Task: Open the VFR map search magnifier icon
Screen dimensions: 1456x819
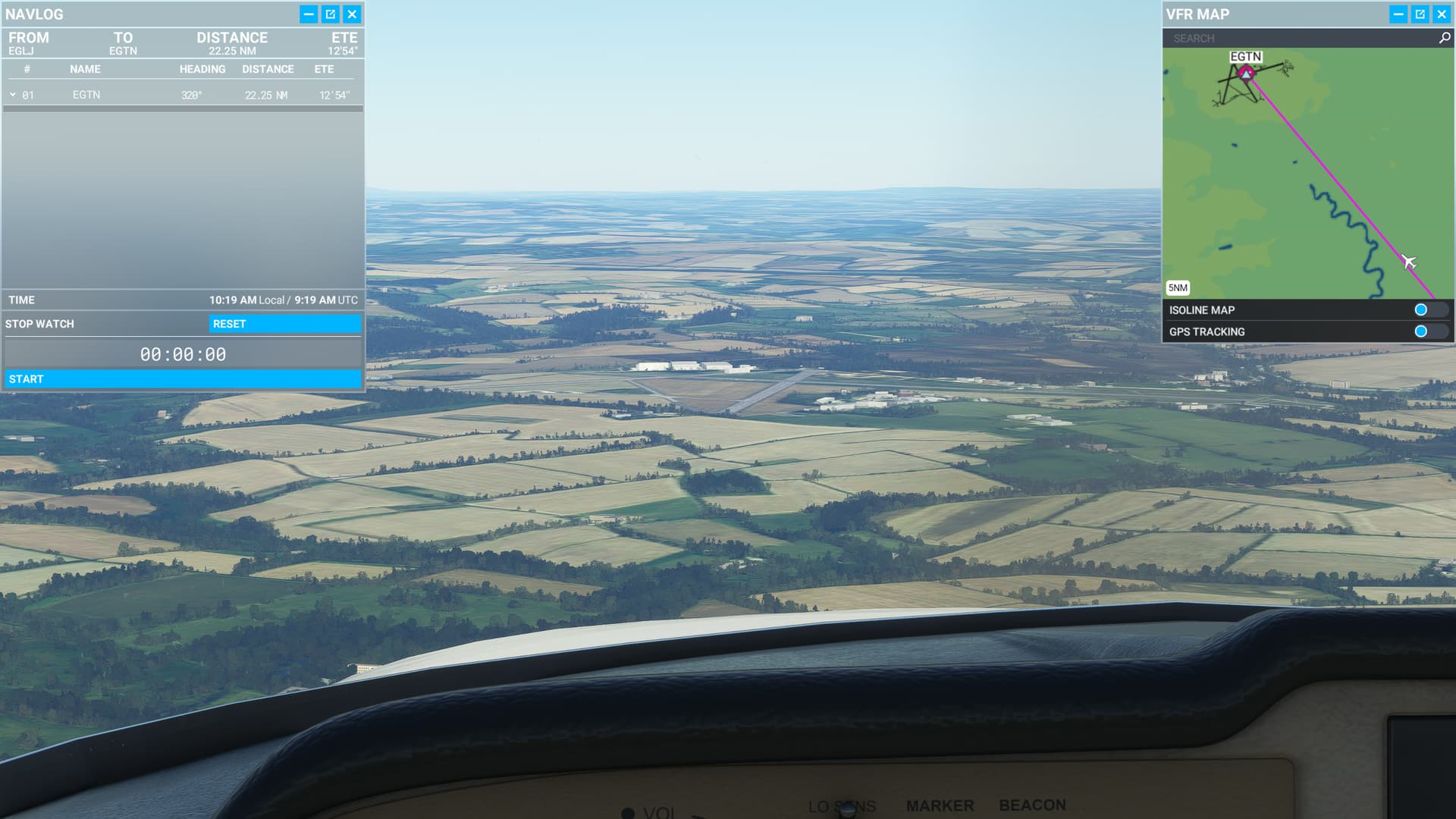Action: pos(1440,38)
